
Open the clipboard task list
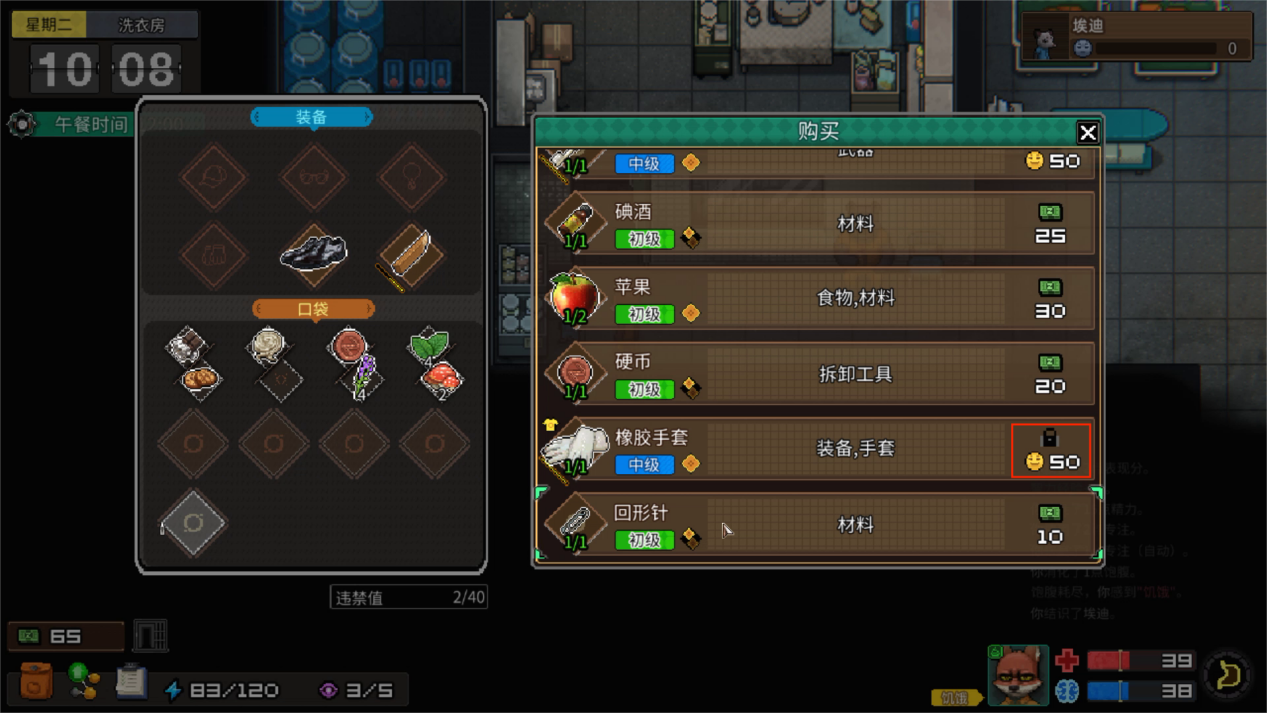[x=130, y=681]
